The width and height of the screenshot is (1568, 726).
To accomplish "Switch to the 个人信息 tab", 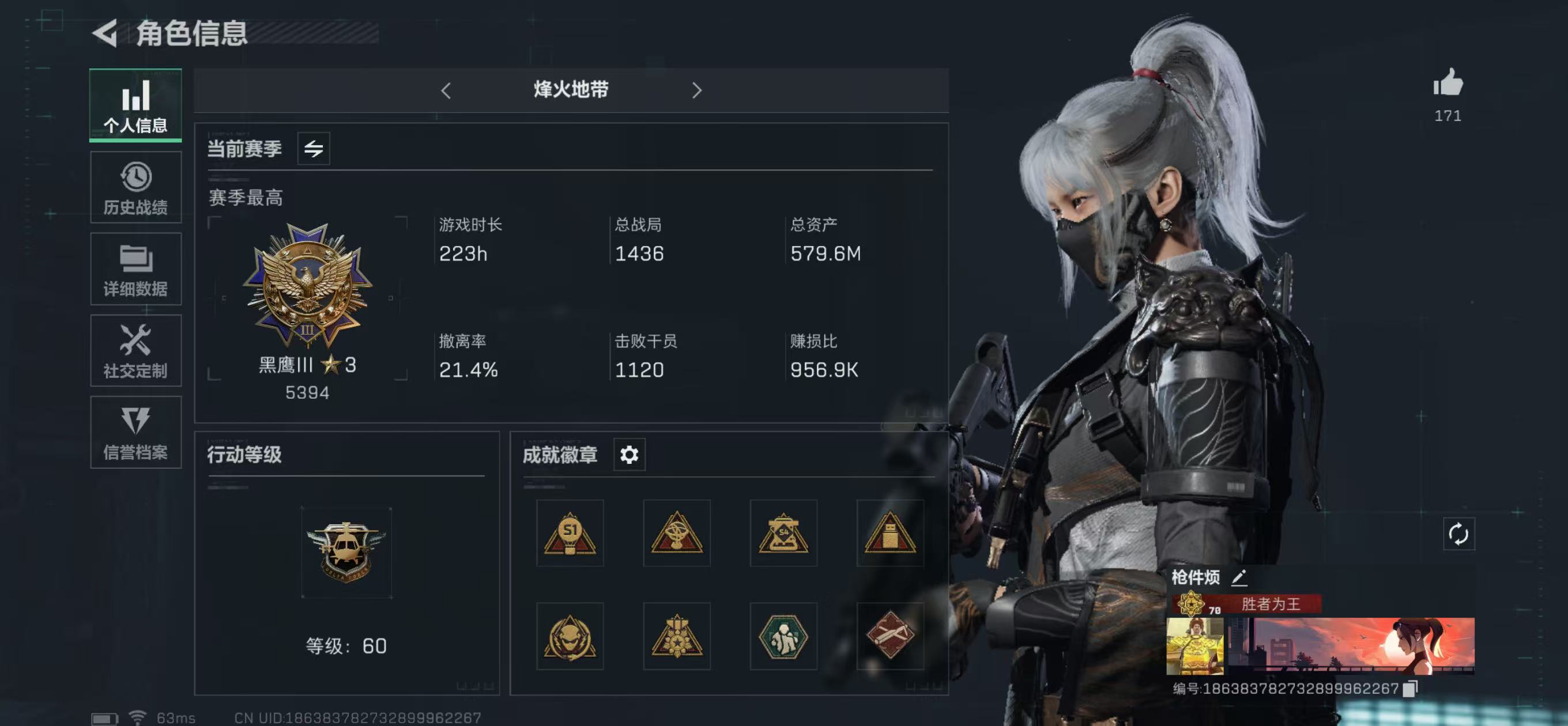I will [x=135, y=105].
